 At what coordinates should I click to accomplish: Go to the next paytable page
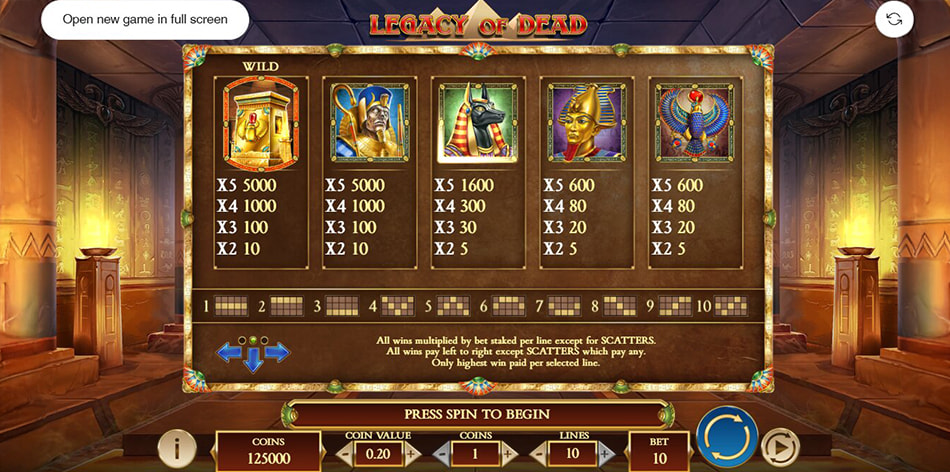pyautogui.click(x=277, y=351)
